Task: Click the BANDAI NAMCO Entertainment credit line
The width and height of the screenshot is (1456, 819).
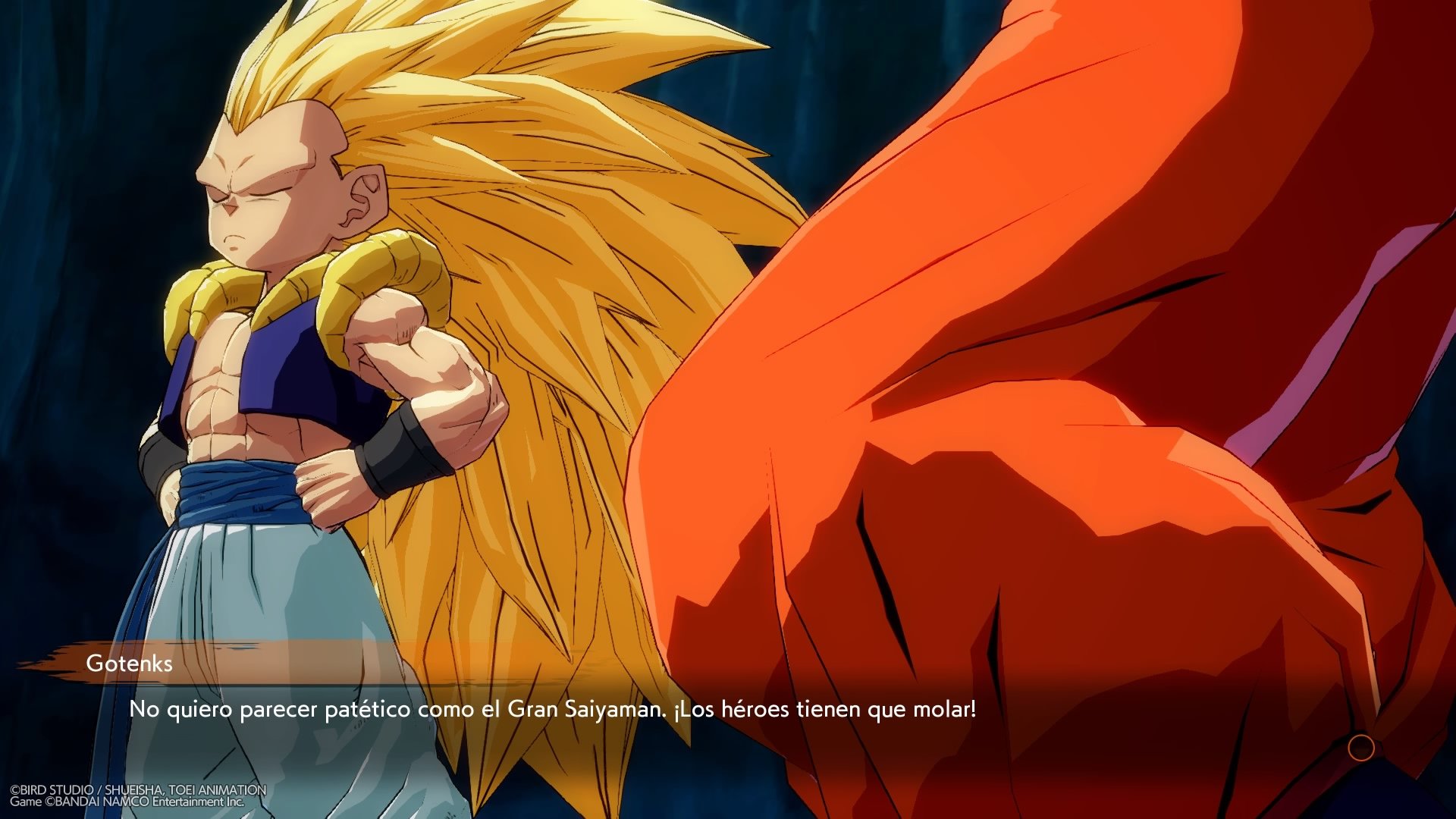Action: [125, 800]
